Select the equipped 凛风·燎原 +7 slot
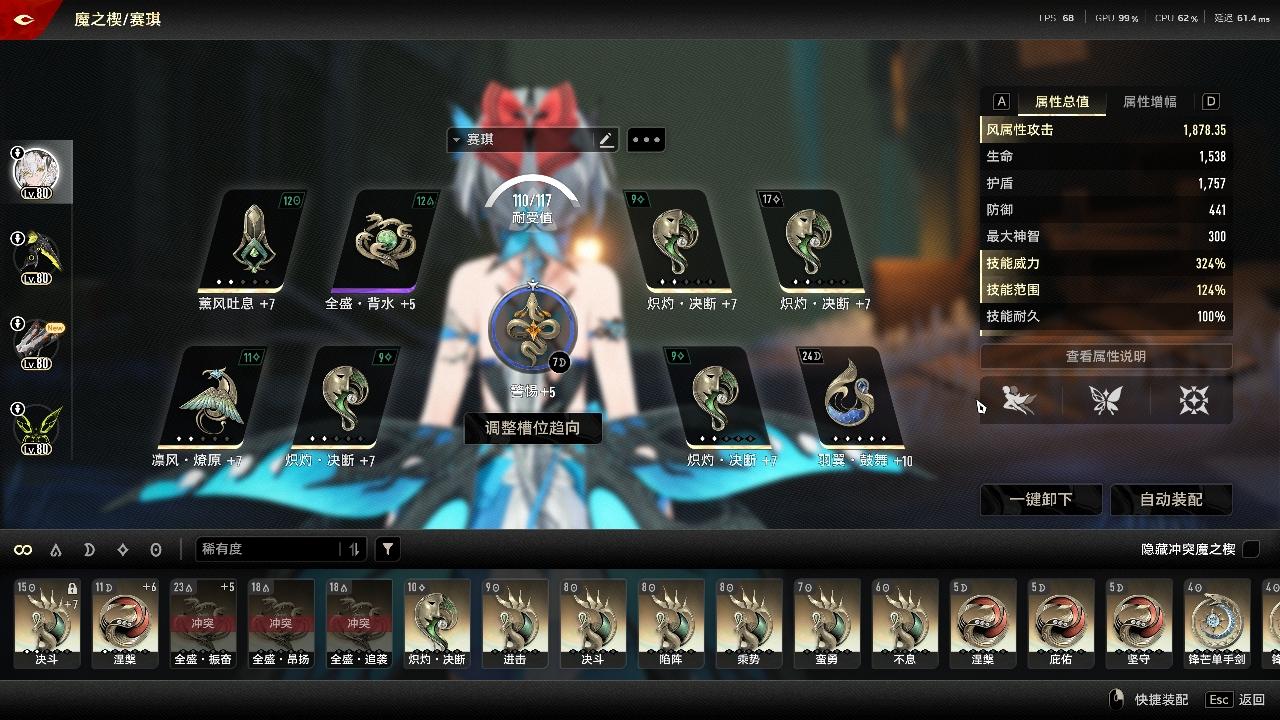 (x=210, y=398)
